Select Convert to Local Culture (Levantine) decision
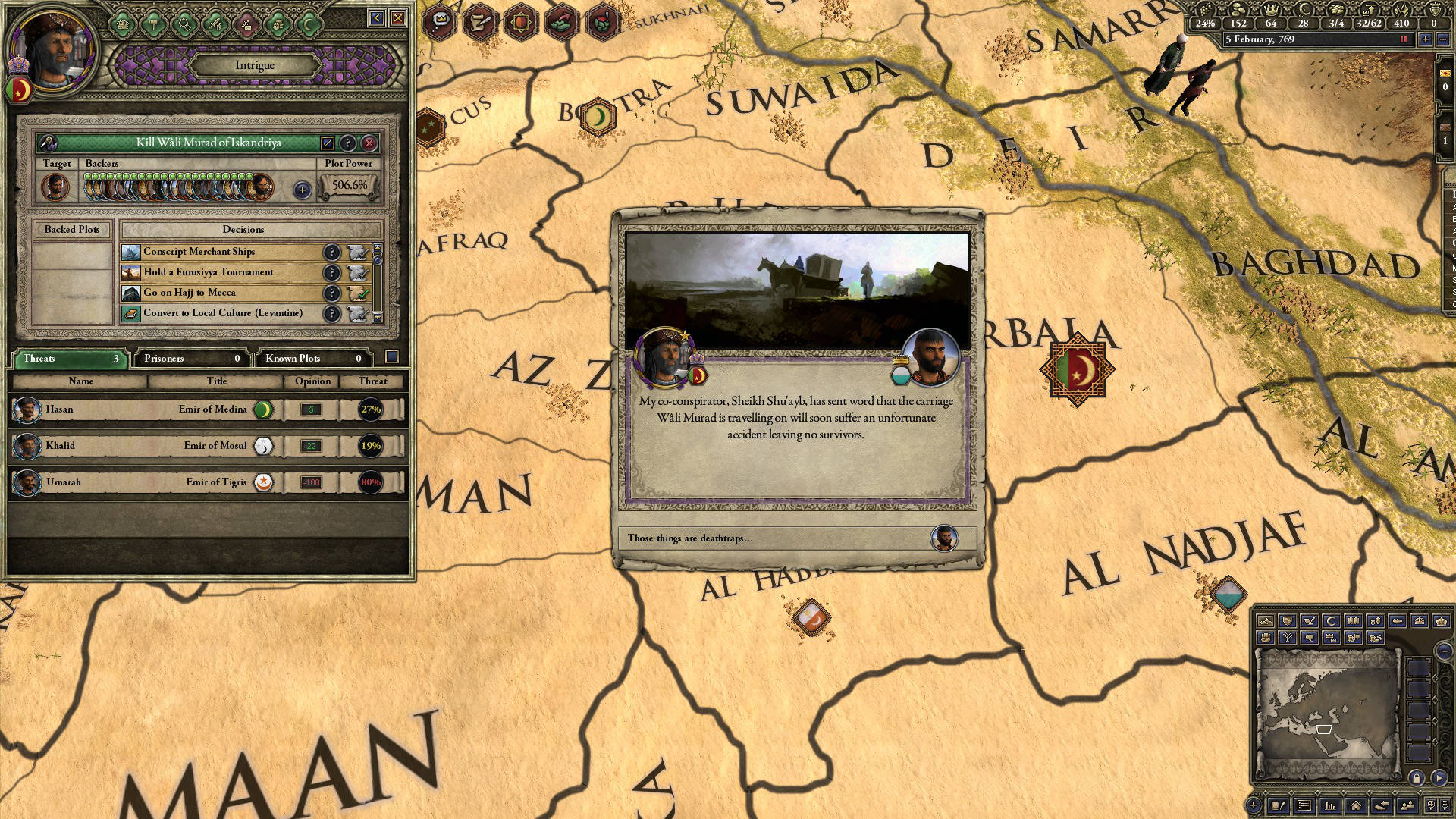Viewport: 1456px width, 819px height. coord(224,313)
